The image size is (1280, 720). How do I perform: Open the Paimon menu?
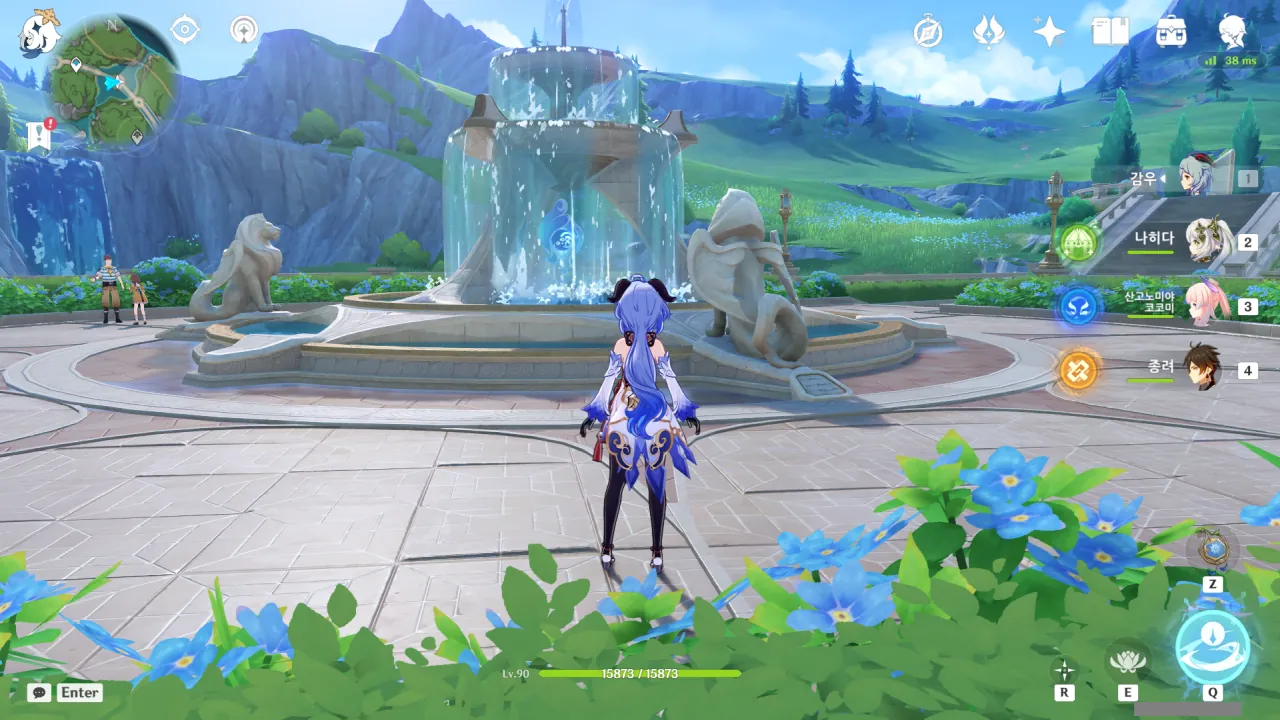(x=38, y=32)
